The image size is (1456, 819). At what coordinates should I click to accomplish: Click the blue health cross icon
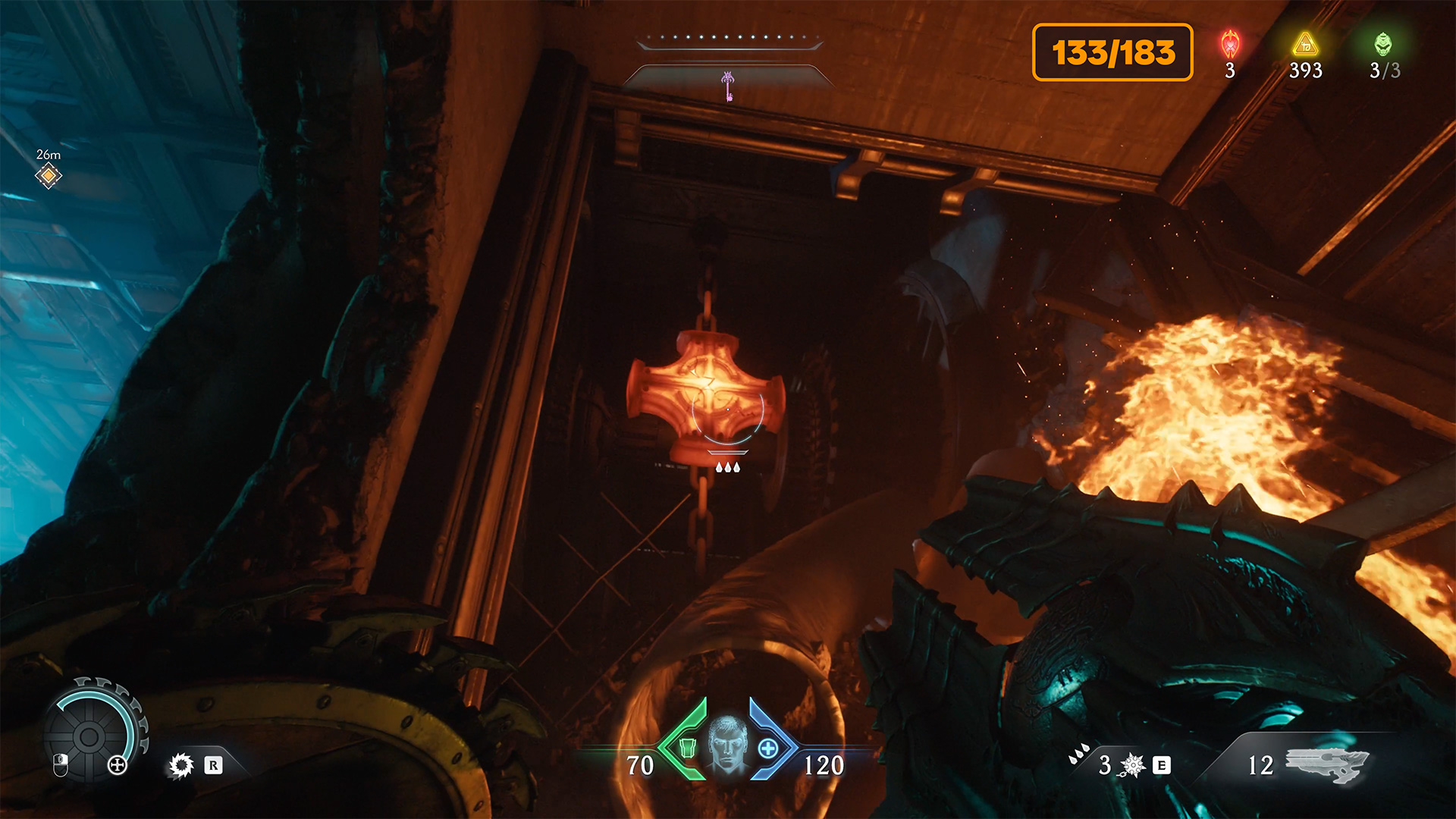click(x=767, y=748)
